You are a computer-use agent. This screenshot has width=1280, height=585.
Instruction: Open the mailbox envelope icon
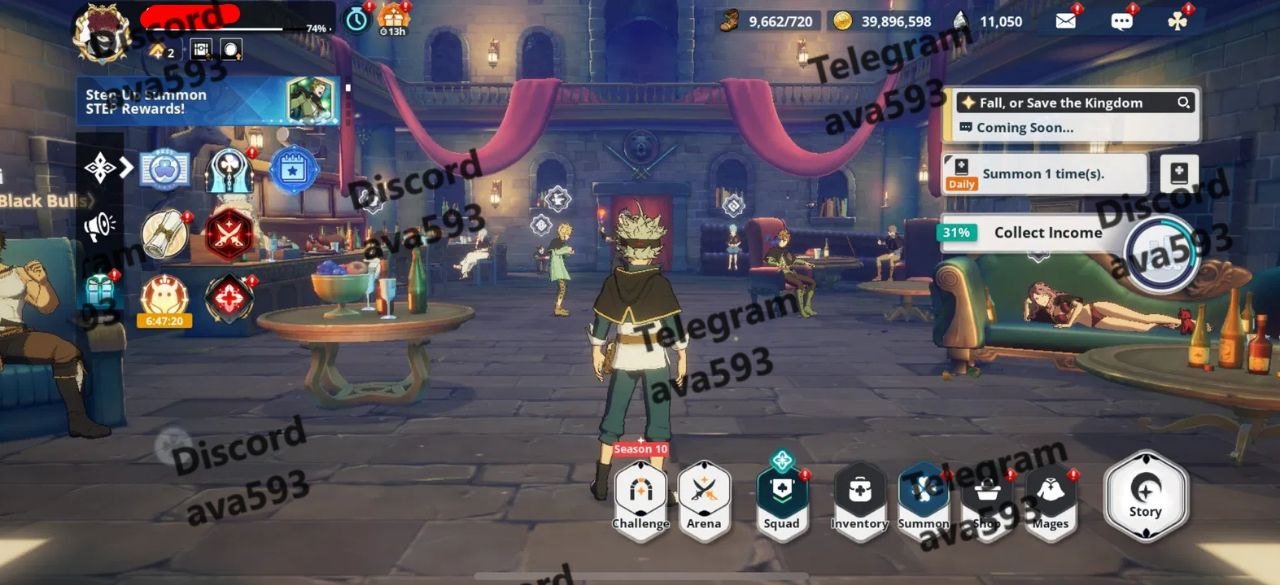coord(1066,20)
